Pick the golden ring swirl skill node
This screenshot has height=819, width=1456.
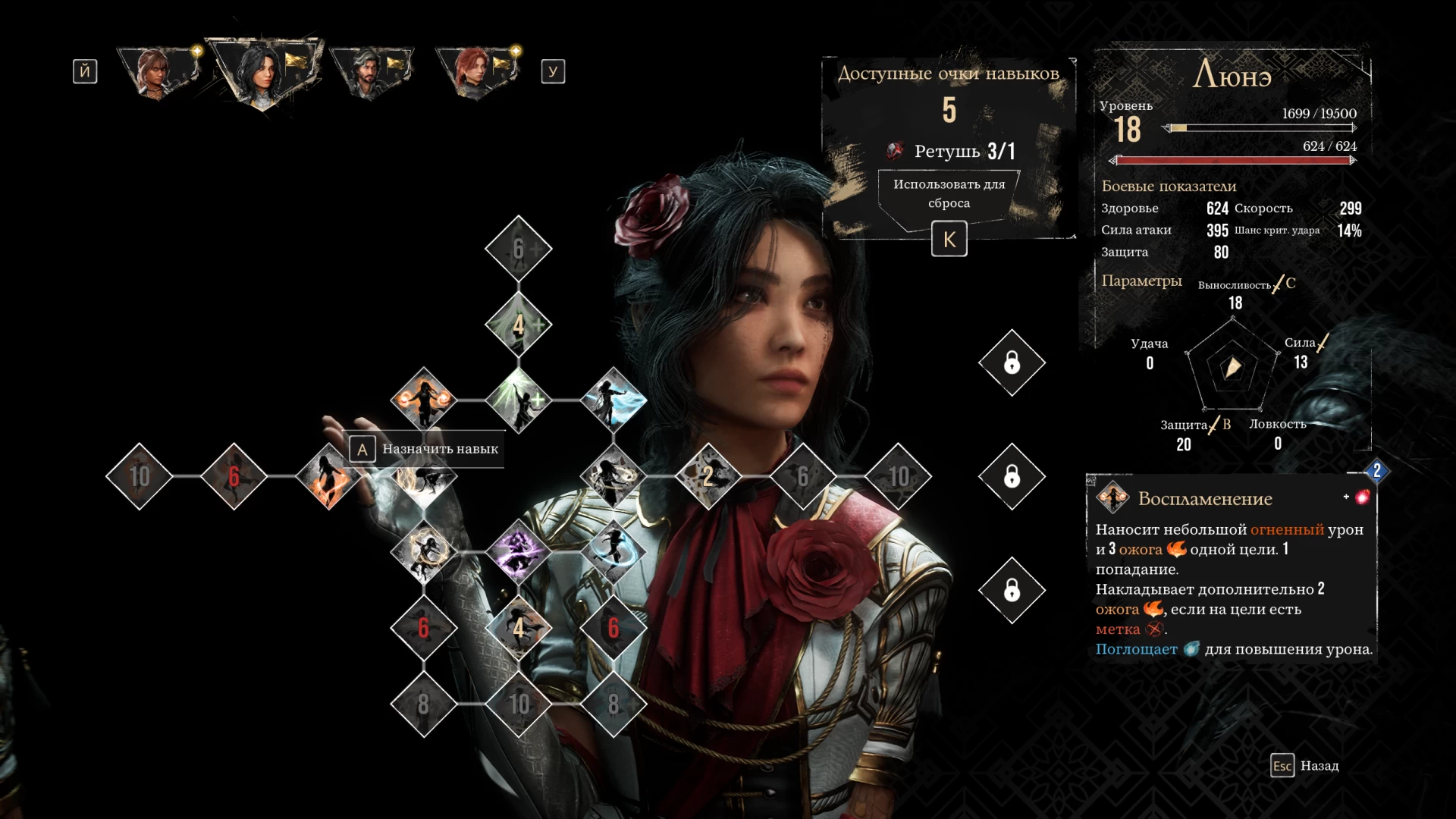(x=424, y=552)
